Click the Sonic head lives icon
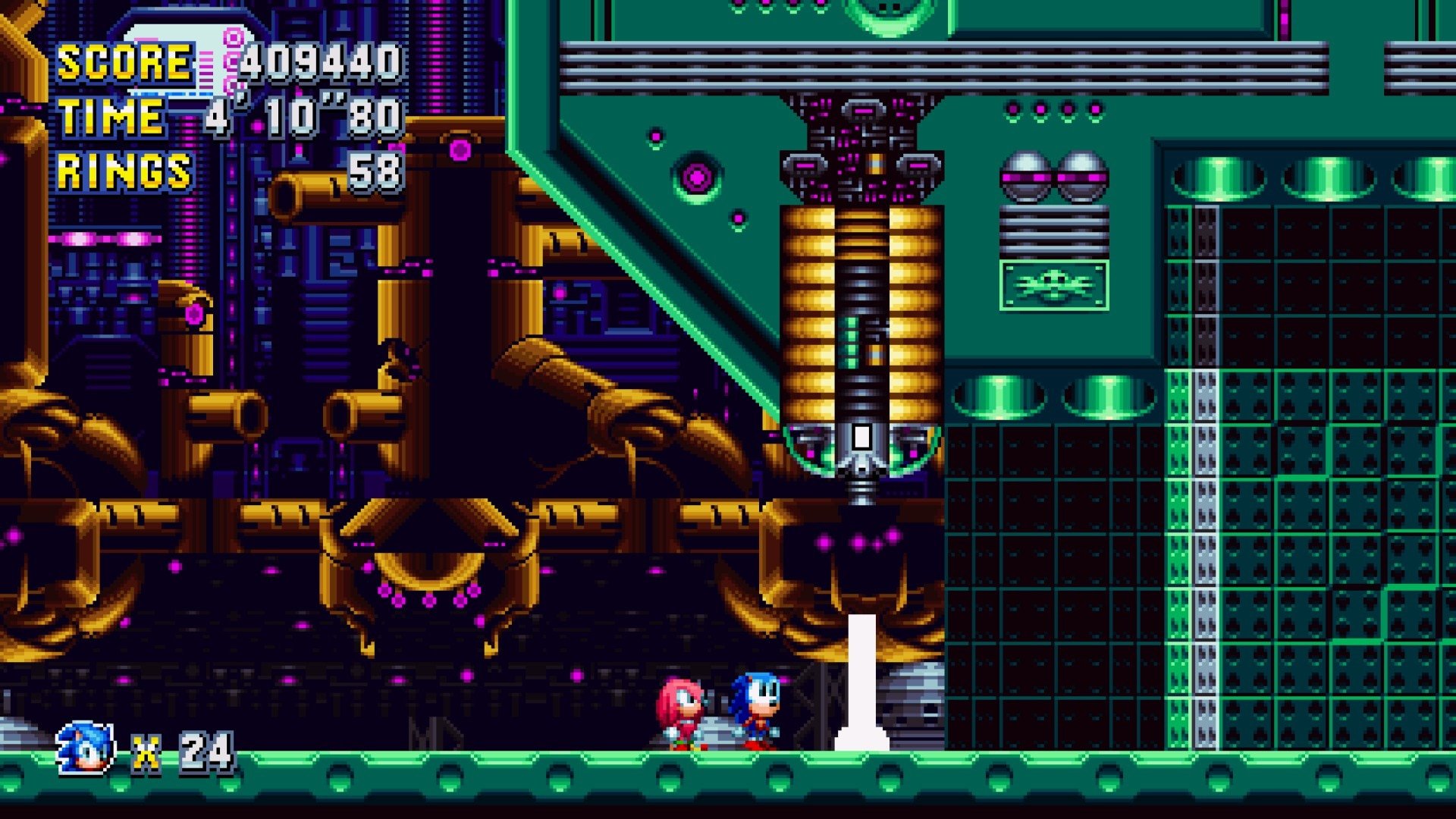 (x=86, y=749)
